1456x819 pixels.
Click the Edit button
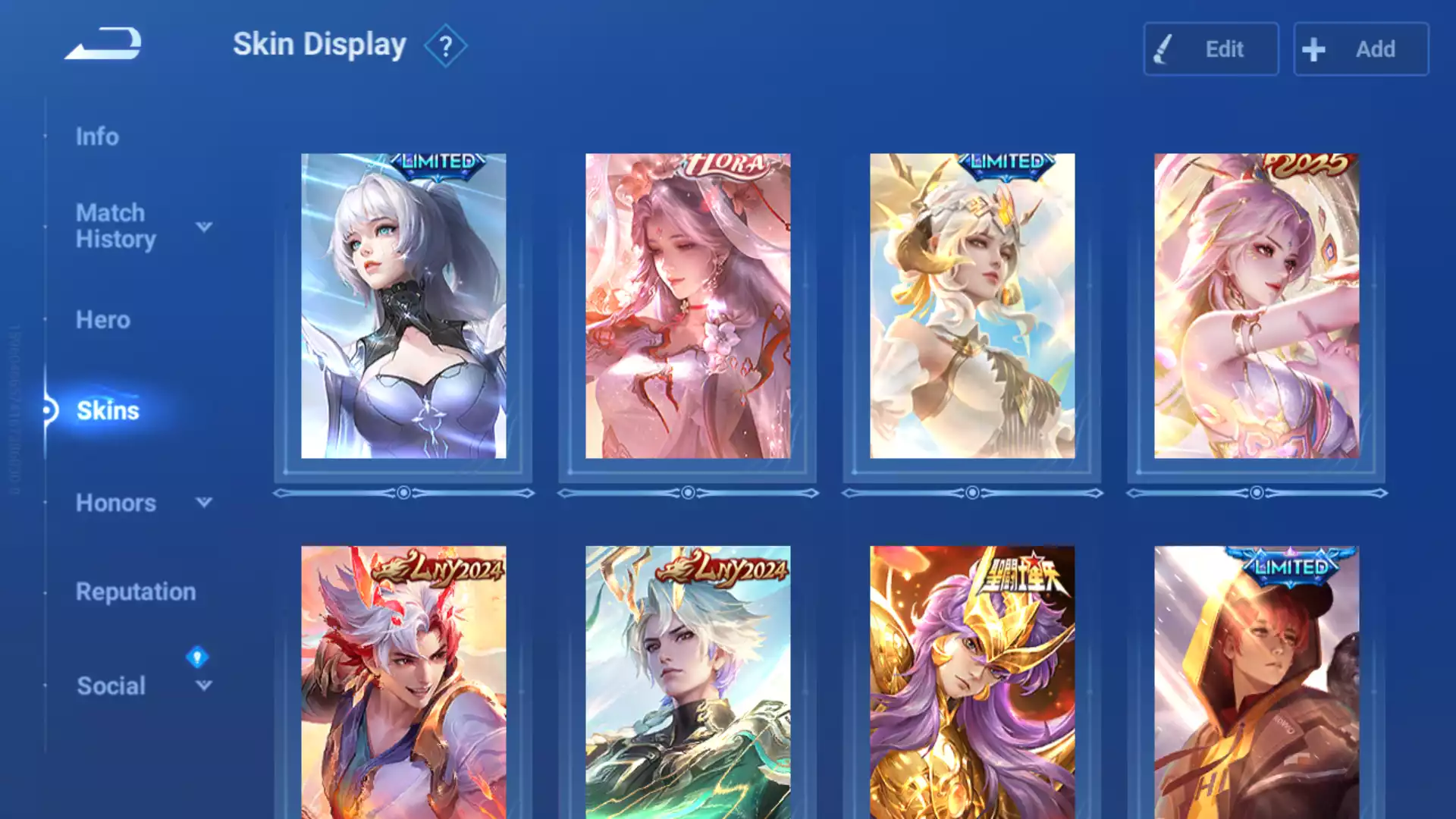pos(1210,49)
